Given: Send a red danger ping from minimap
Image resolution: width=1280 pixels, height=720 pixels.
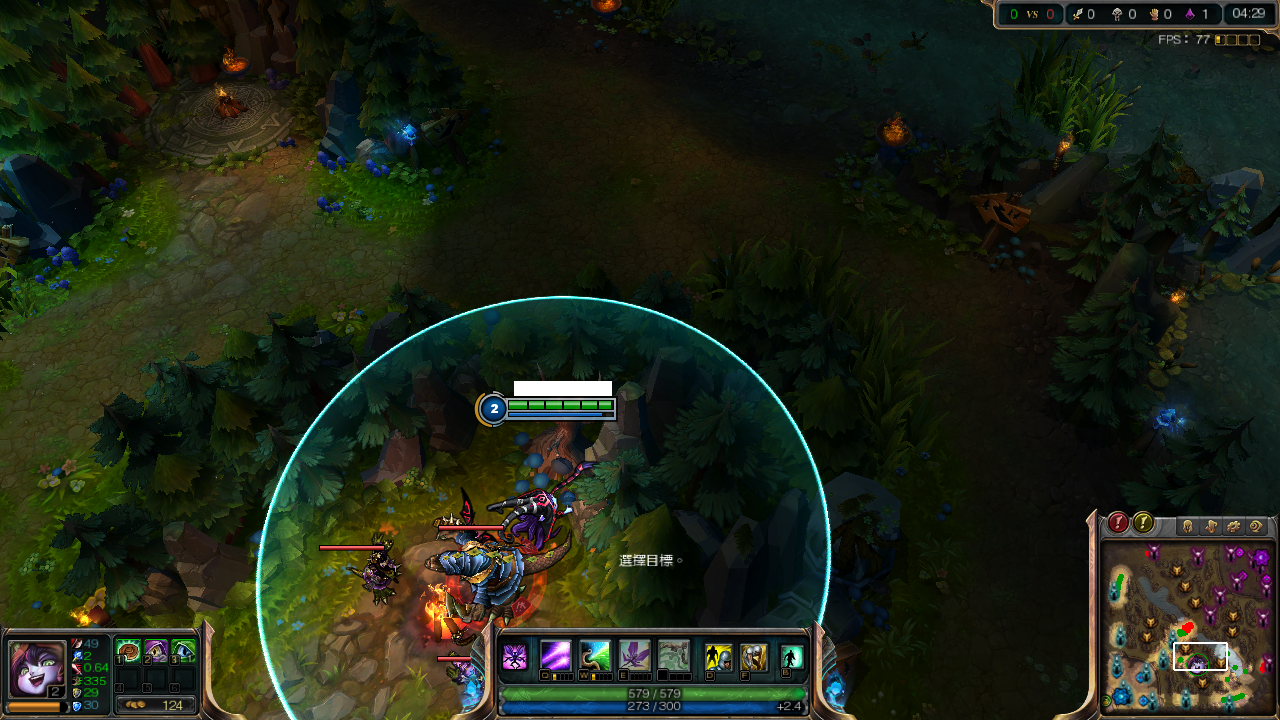Looking at the screenshot, I should [x=1118, y=523].
